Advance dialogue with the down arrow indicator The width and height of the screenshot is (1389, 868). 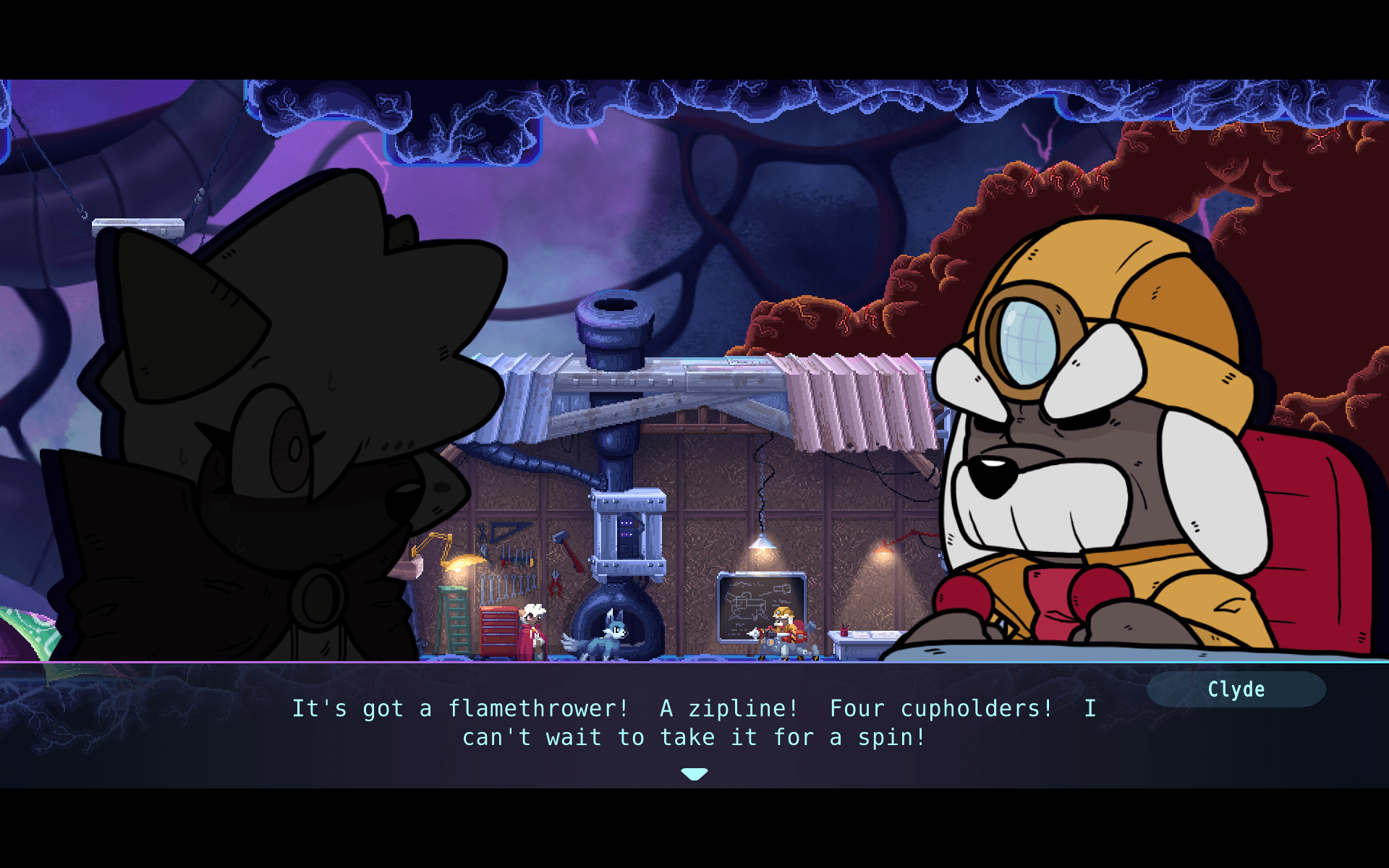694,773
